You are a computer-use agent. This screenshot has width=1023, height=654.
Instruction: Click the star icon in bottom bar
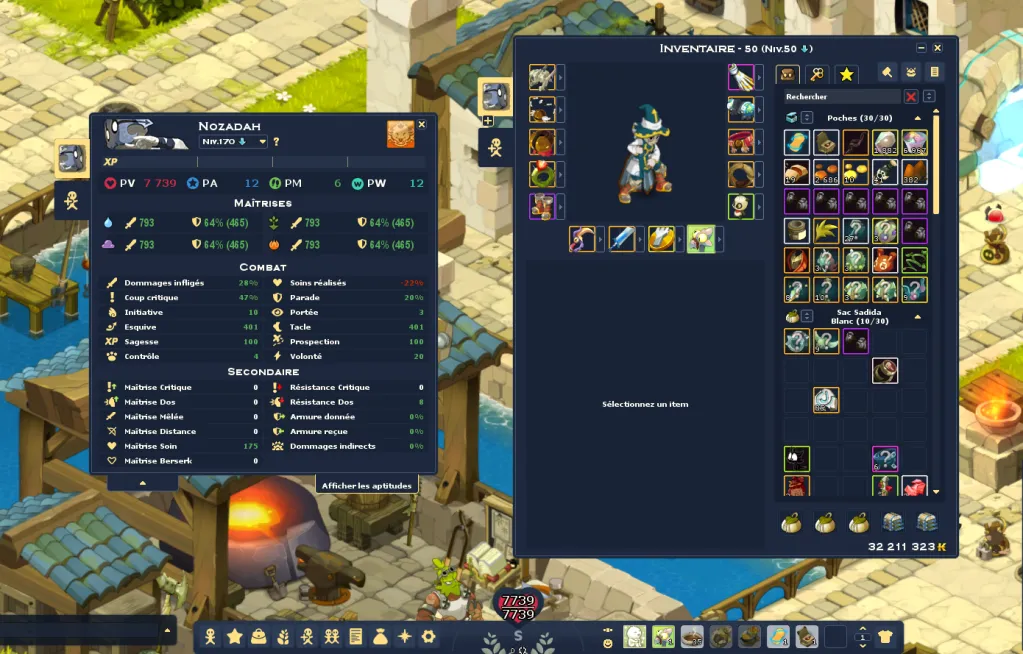coord(235,636)
